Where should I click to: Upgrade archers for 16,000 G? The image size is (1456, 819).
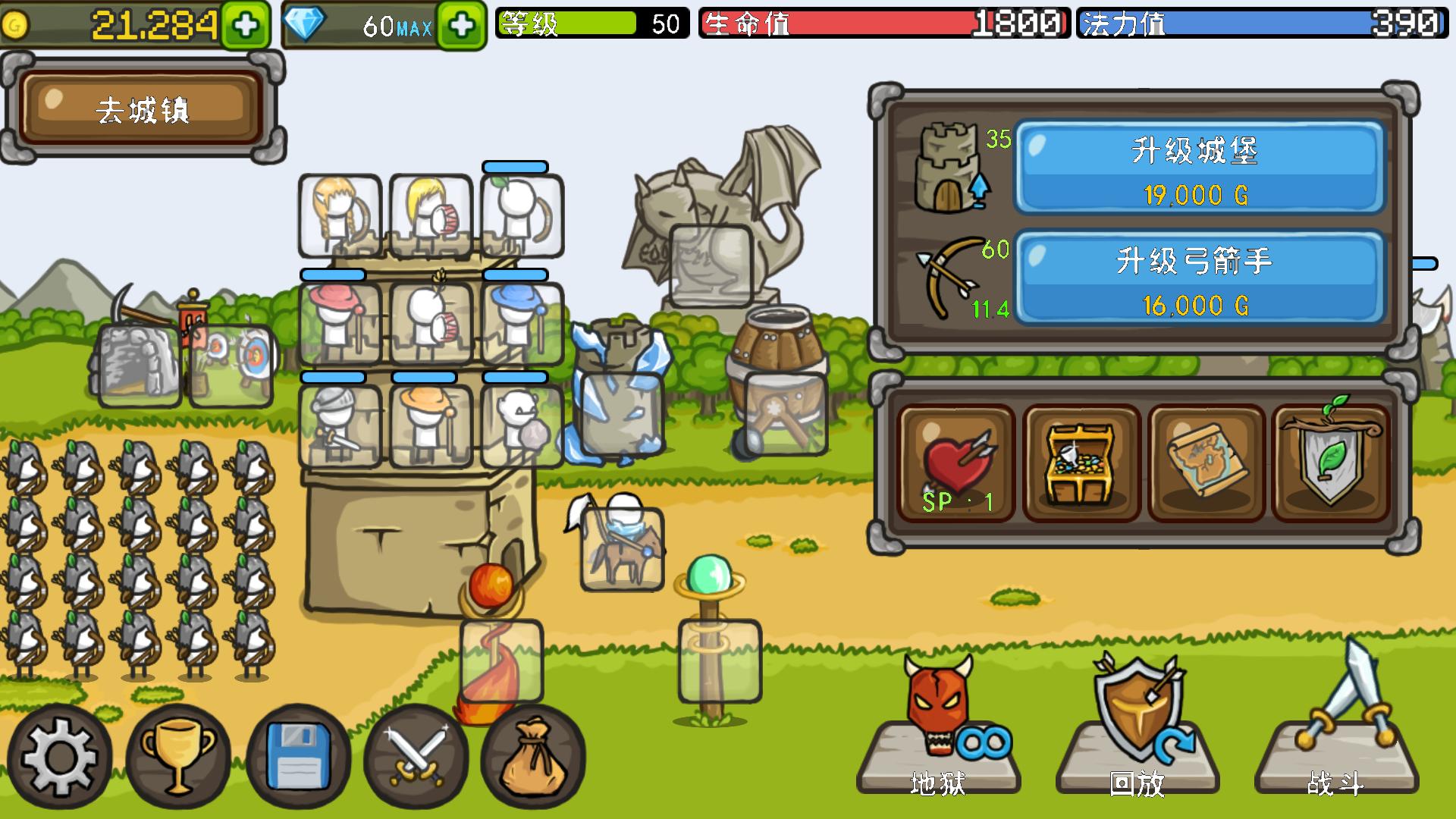(1199, 278)
